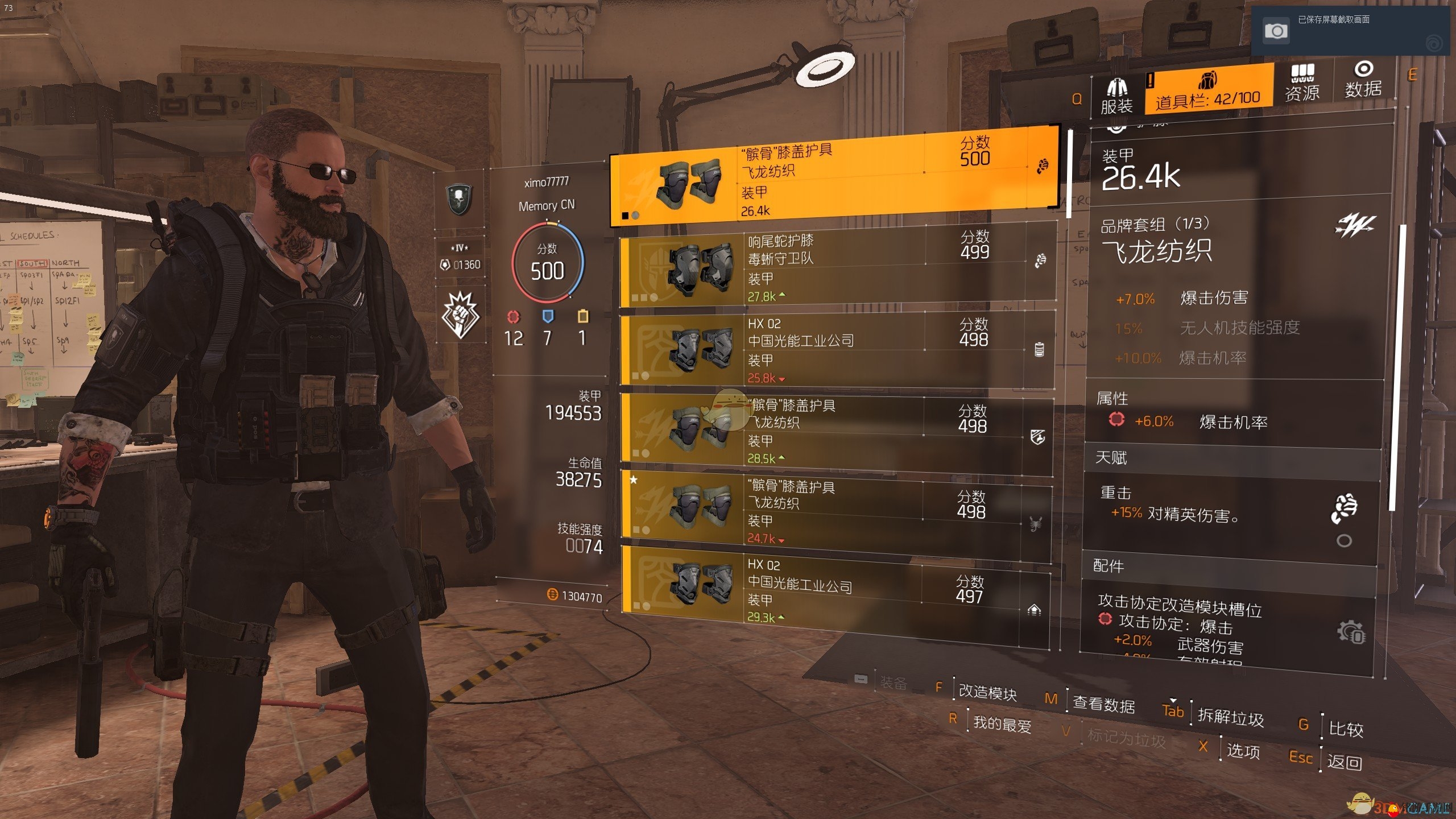
Task: Click the 改造模块 mod button
Action: point(987,692)
